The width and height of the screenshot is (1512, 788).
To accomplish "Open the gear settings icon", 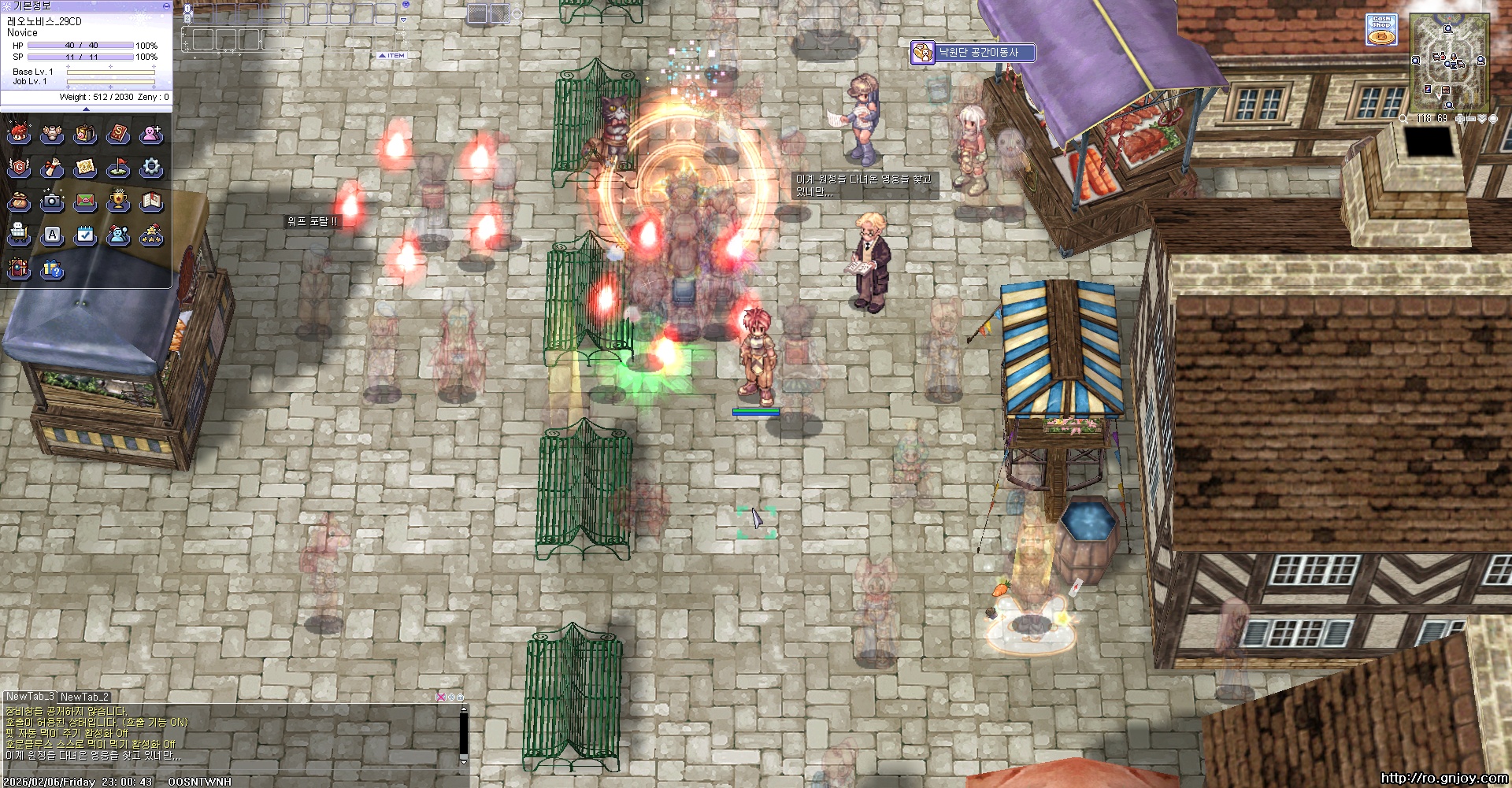I will 151,168.
